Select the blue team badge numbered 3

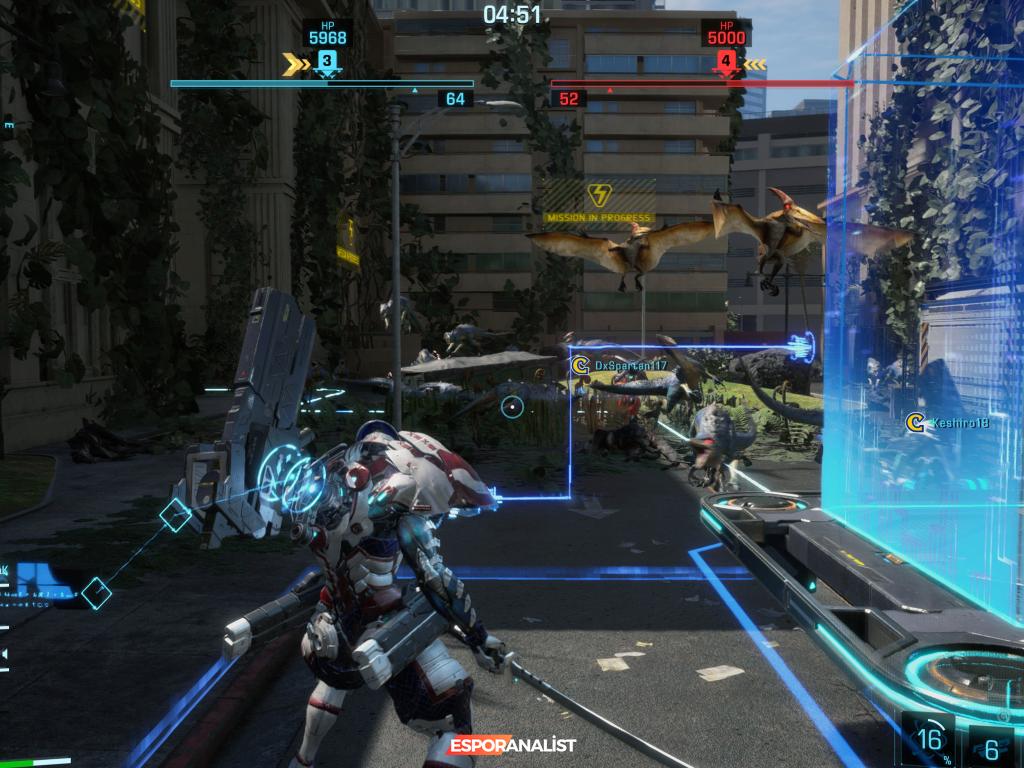click(x=325, y=63)
